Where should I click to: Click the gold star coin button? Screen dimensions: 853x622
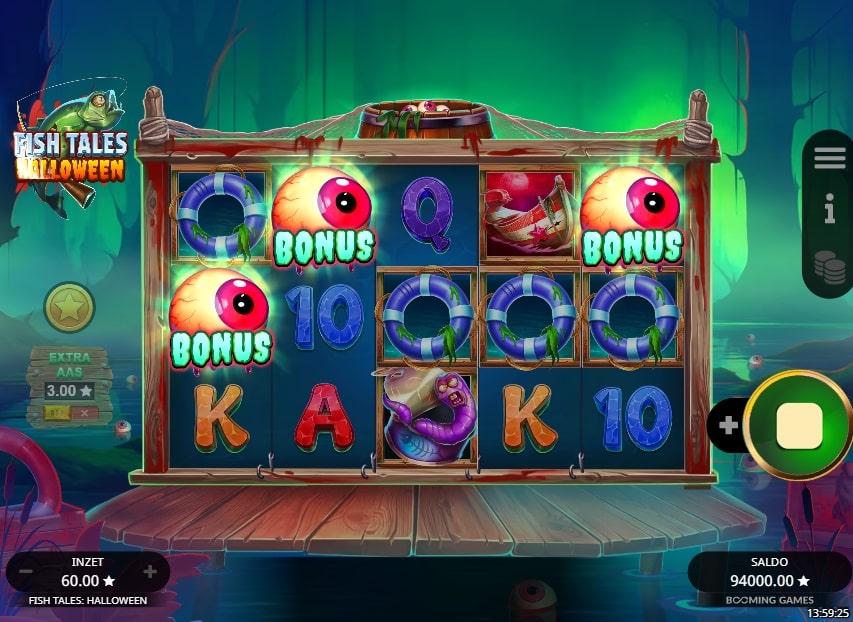(69, 308)
